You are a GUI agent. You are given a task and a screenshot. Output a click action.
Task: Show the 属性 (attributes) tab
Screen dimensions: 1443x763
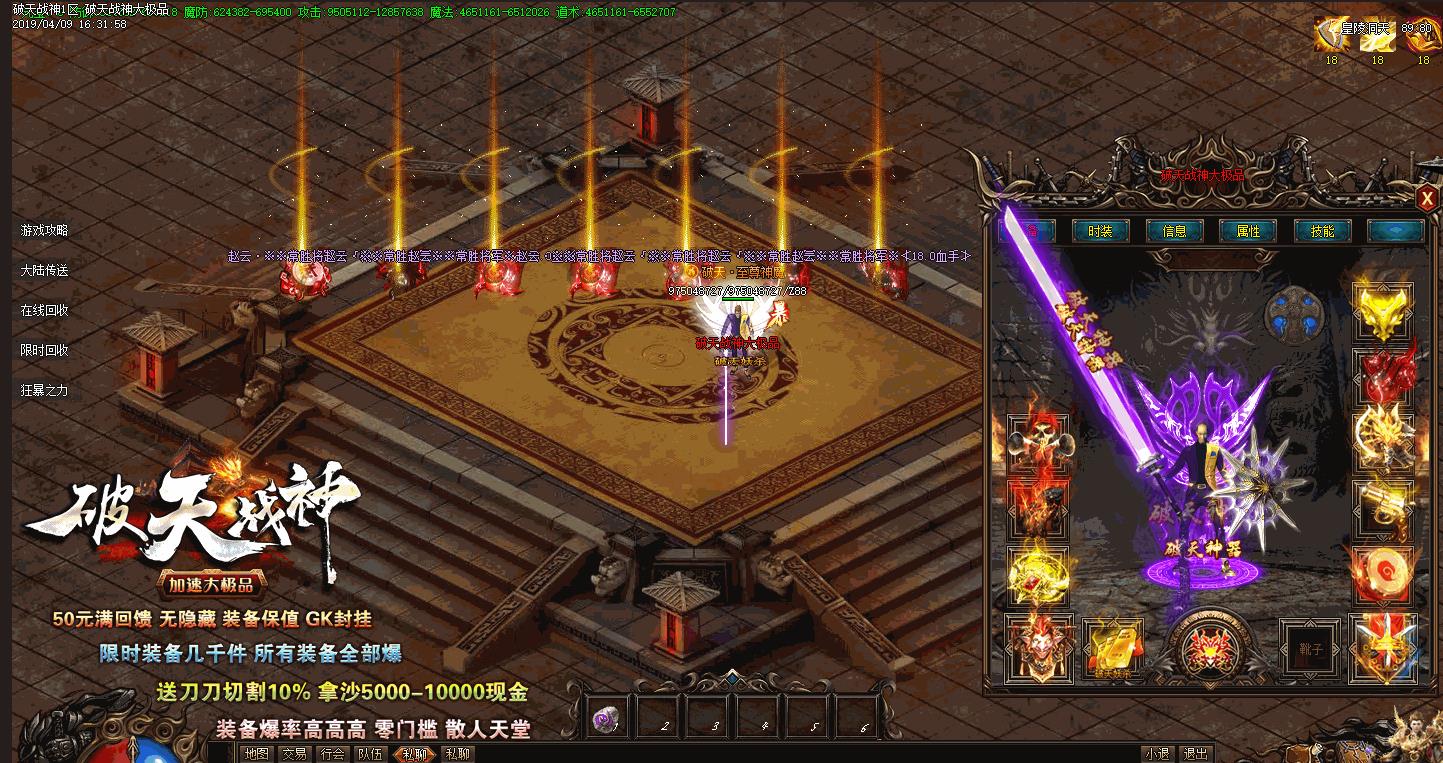[1248, 231]
